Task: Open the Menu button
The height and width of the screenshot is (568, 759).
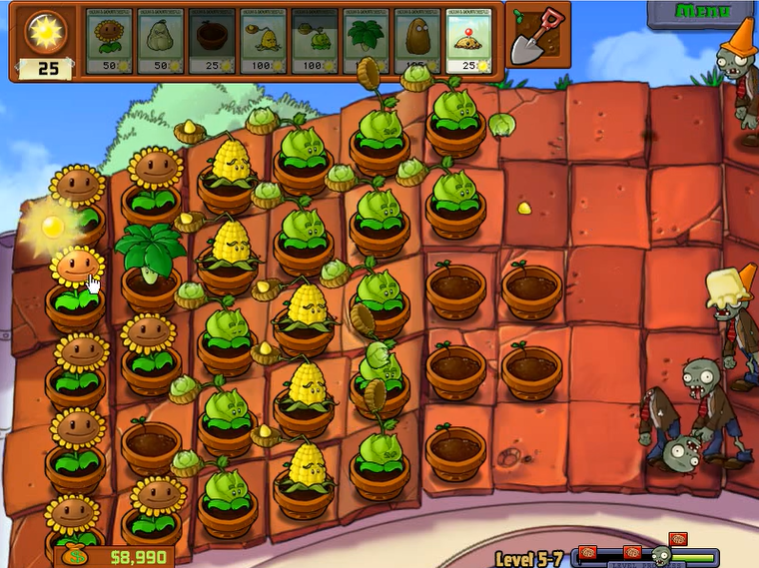Action: point(702,12)
